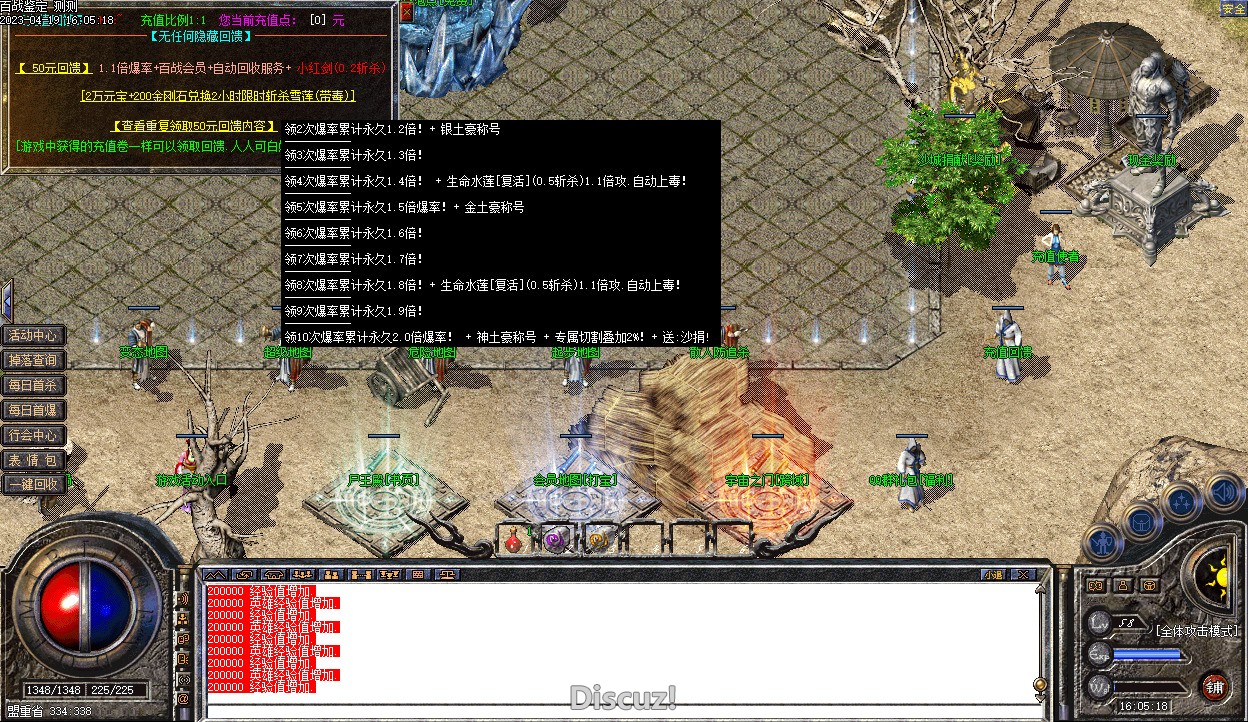1248x722 pixels.
Task: Open the 表情包 emote pack
Action: pyautogui.click(x=33, y=460)
